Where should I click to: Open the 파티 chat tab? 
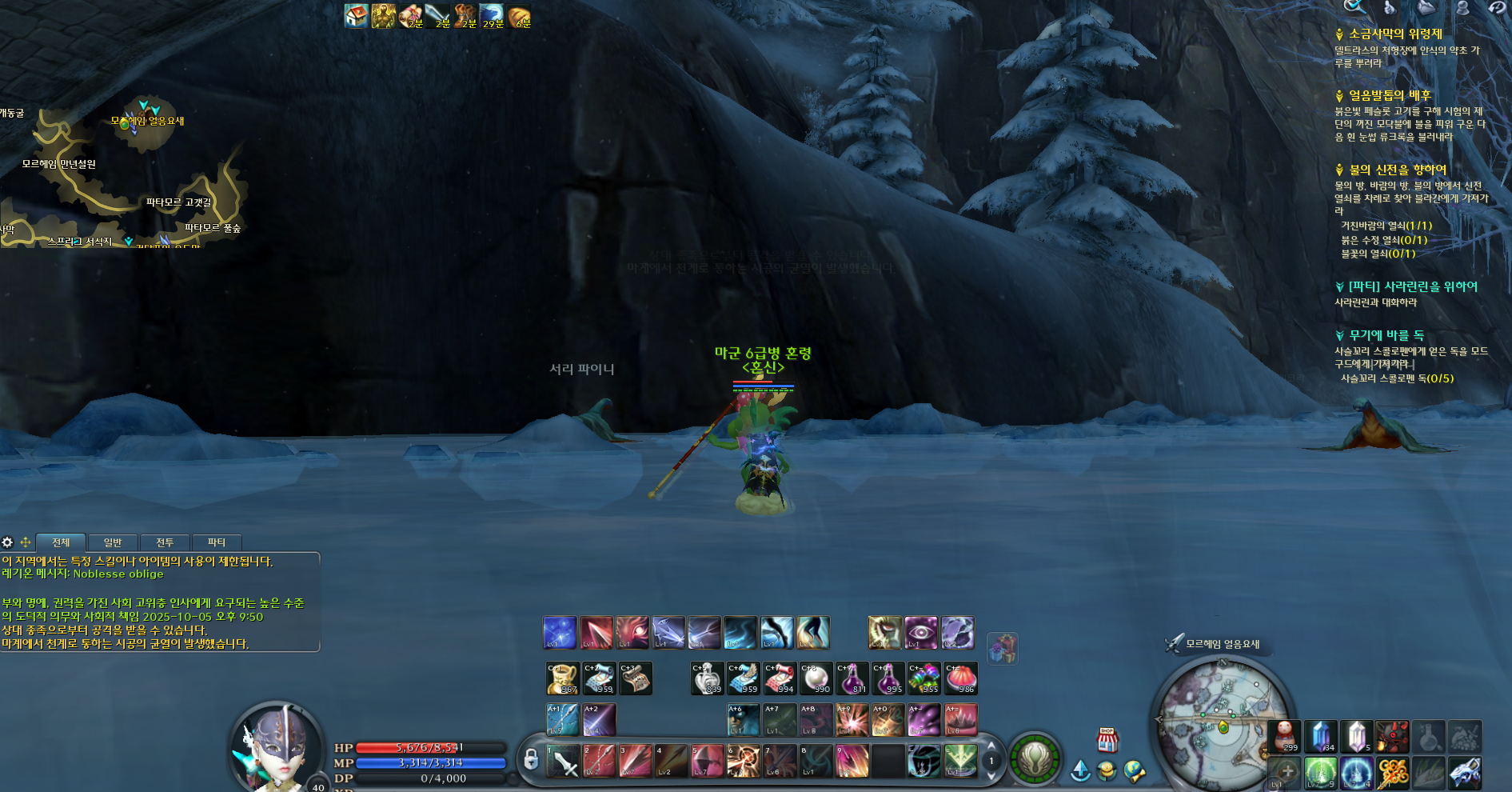[x=217, y=542]
